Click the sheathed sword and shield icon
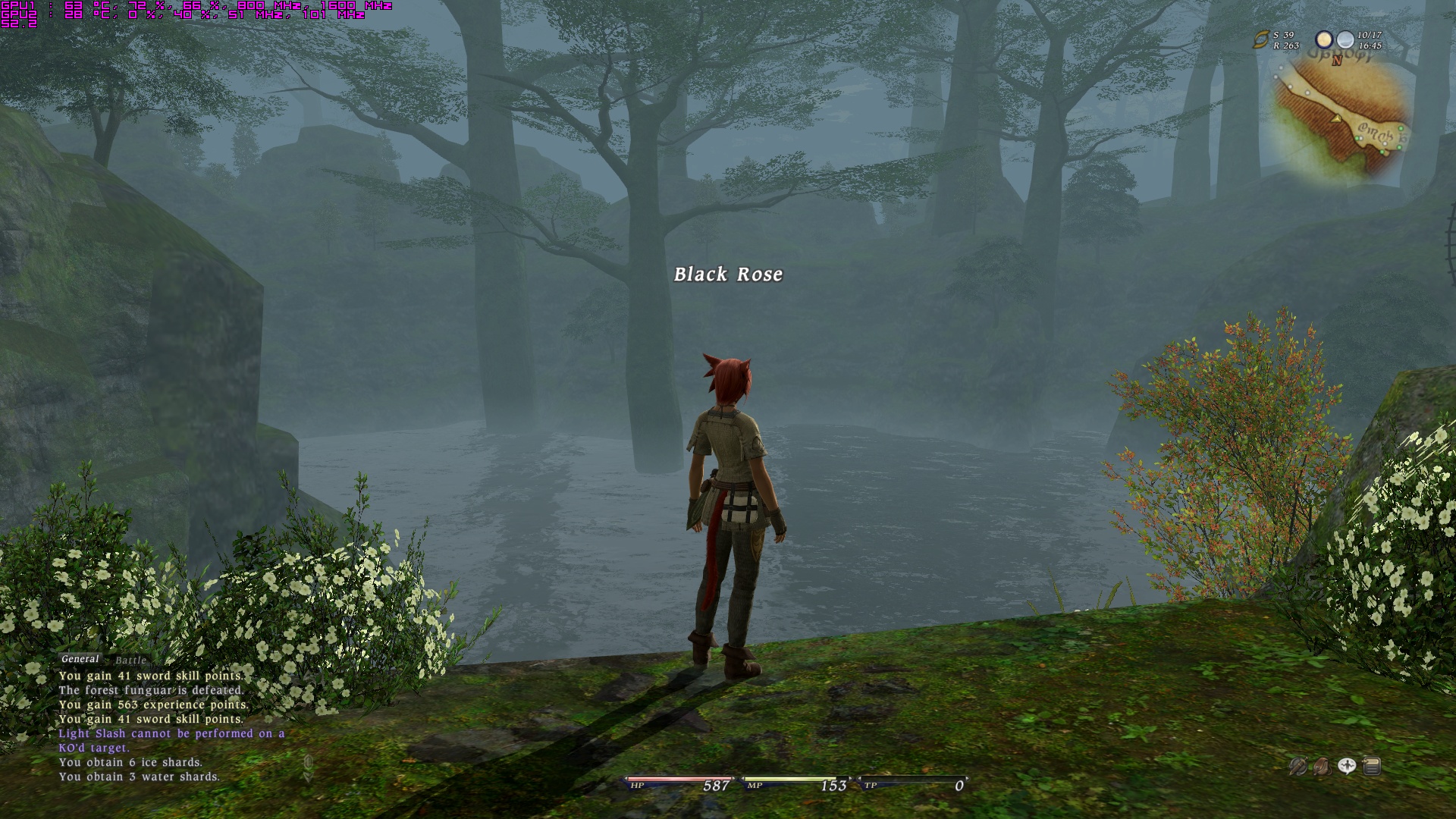 (1298, 767)
